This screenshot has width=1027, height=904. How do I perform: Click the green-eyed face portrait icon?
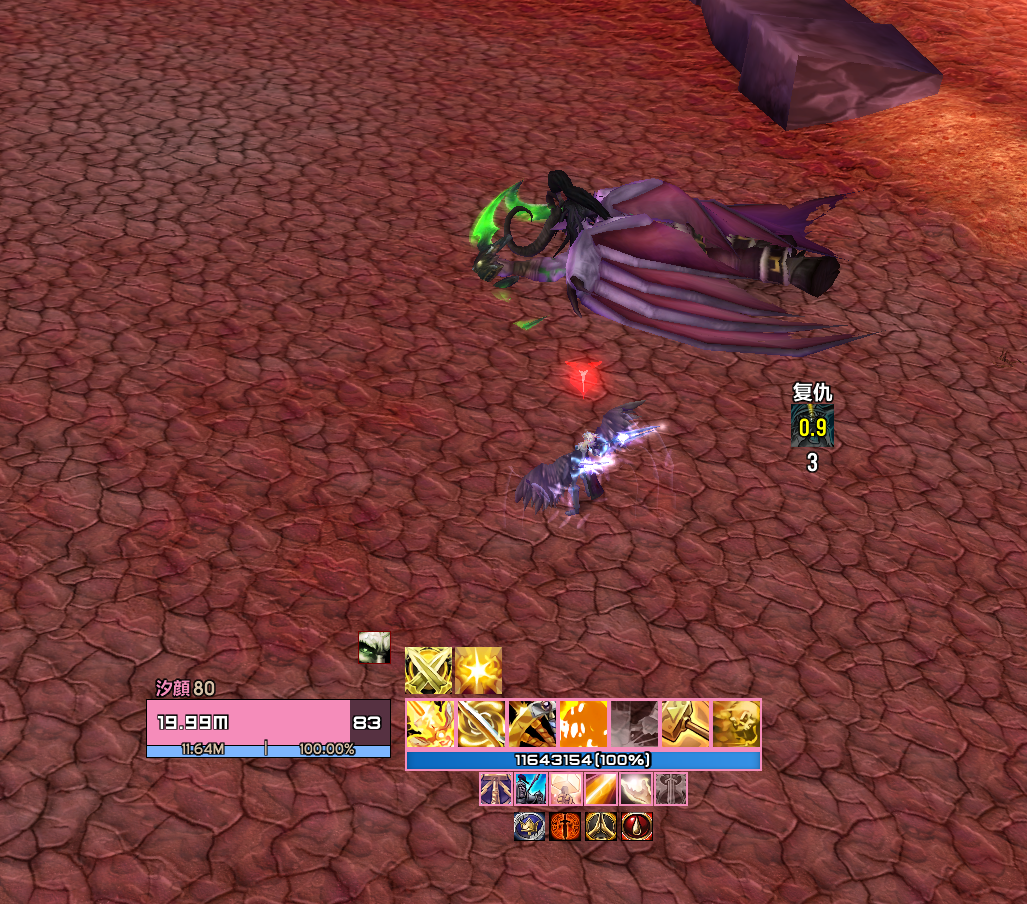[374, 648]
